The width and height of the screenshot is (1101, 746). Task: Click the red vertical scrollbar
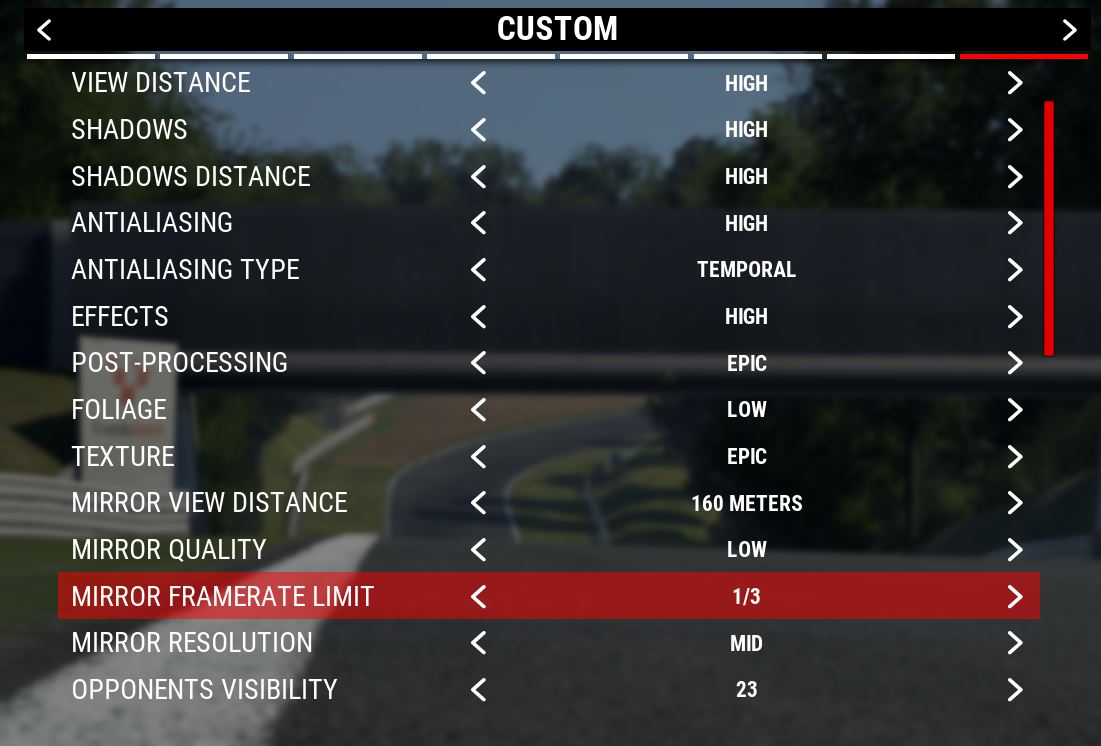click(x=1048, y=228)
